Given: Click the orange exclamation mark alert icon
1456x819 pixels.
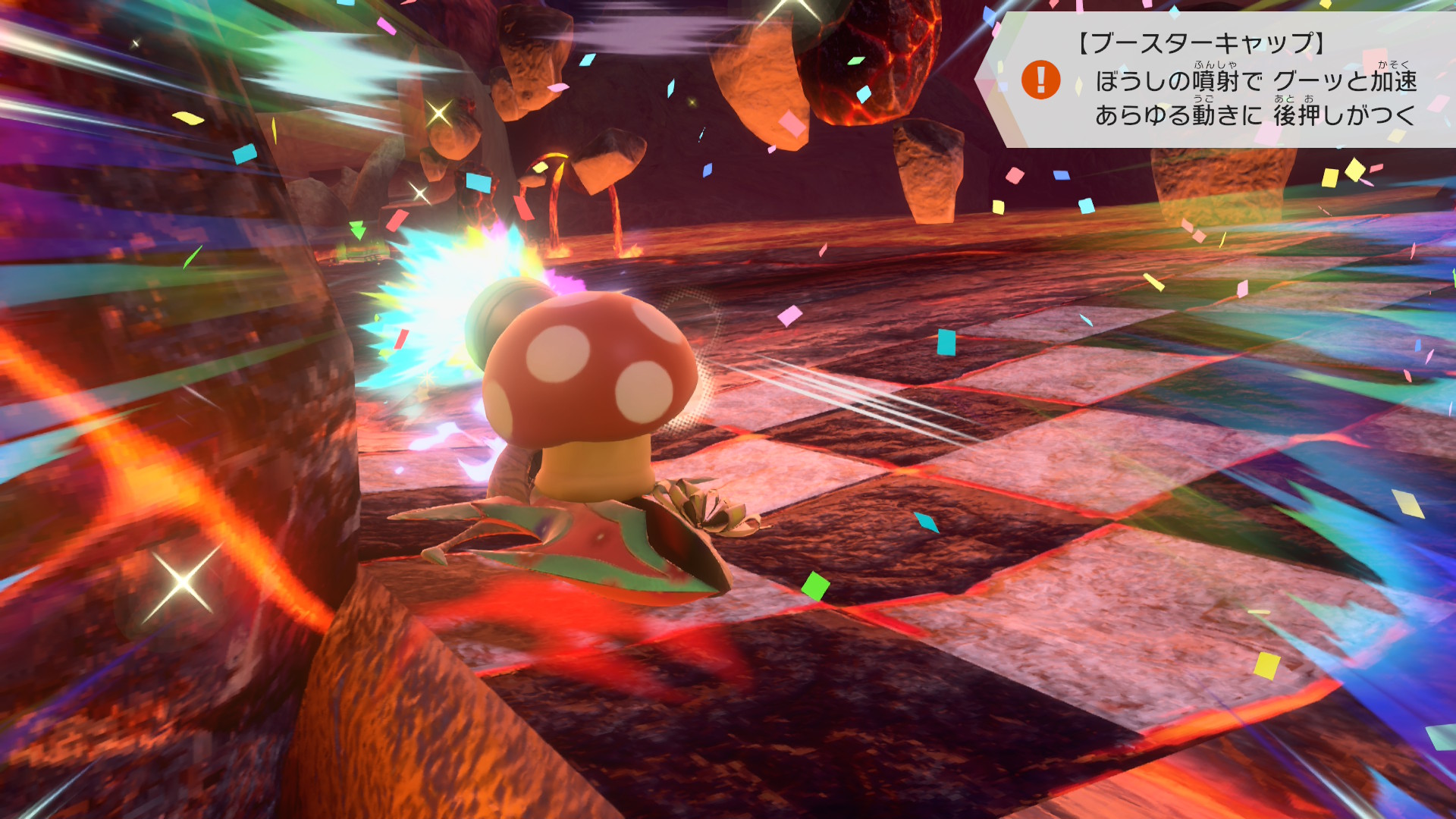Looking at the screenshot, I should click(1040, 80).
